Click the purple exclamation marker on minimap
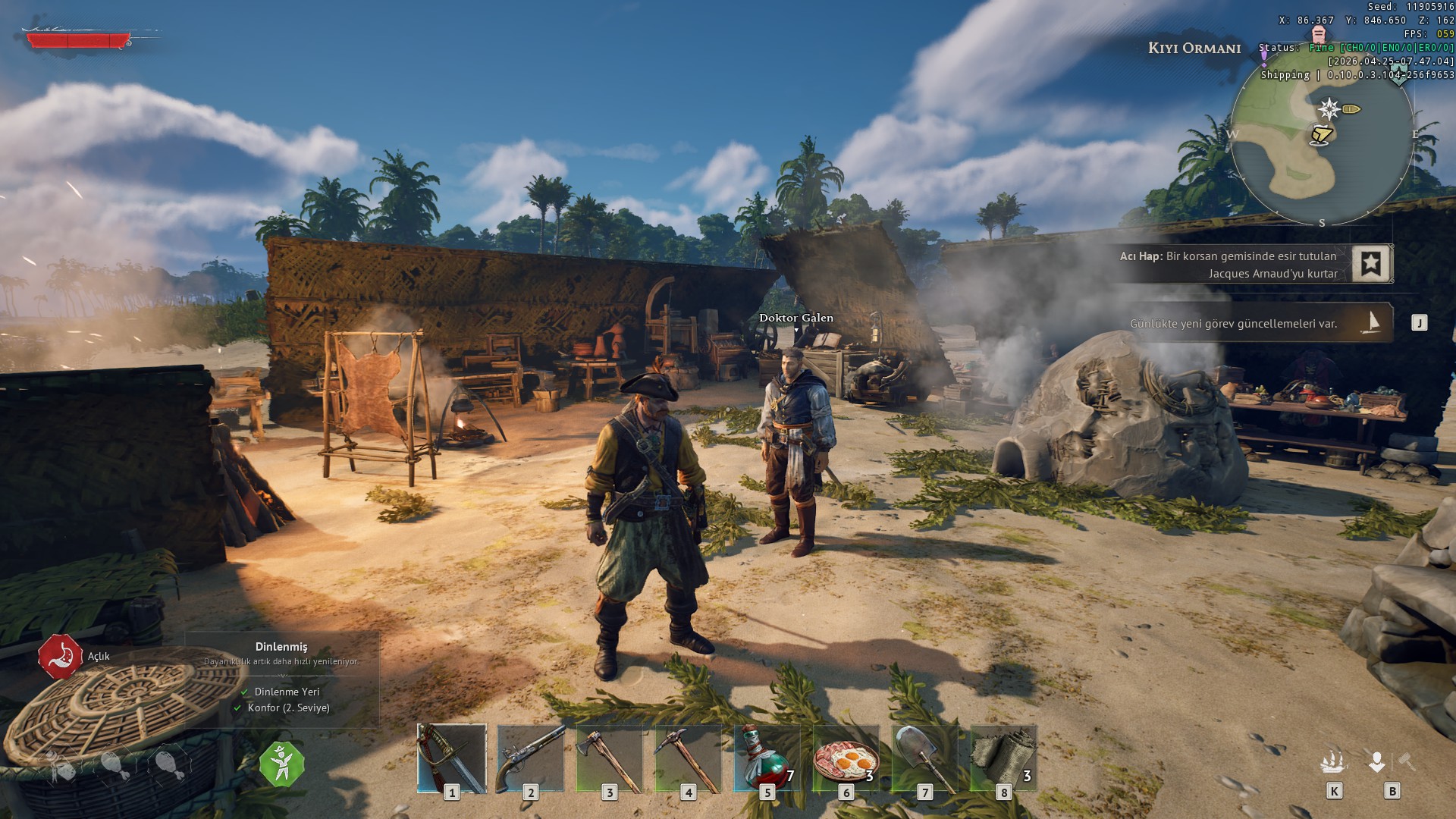1456x819 pixels. pyautogui.click(x=1264, y=58)
